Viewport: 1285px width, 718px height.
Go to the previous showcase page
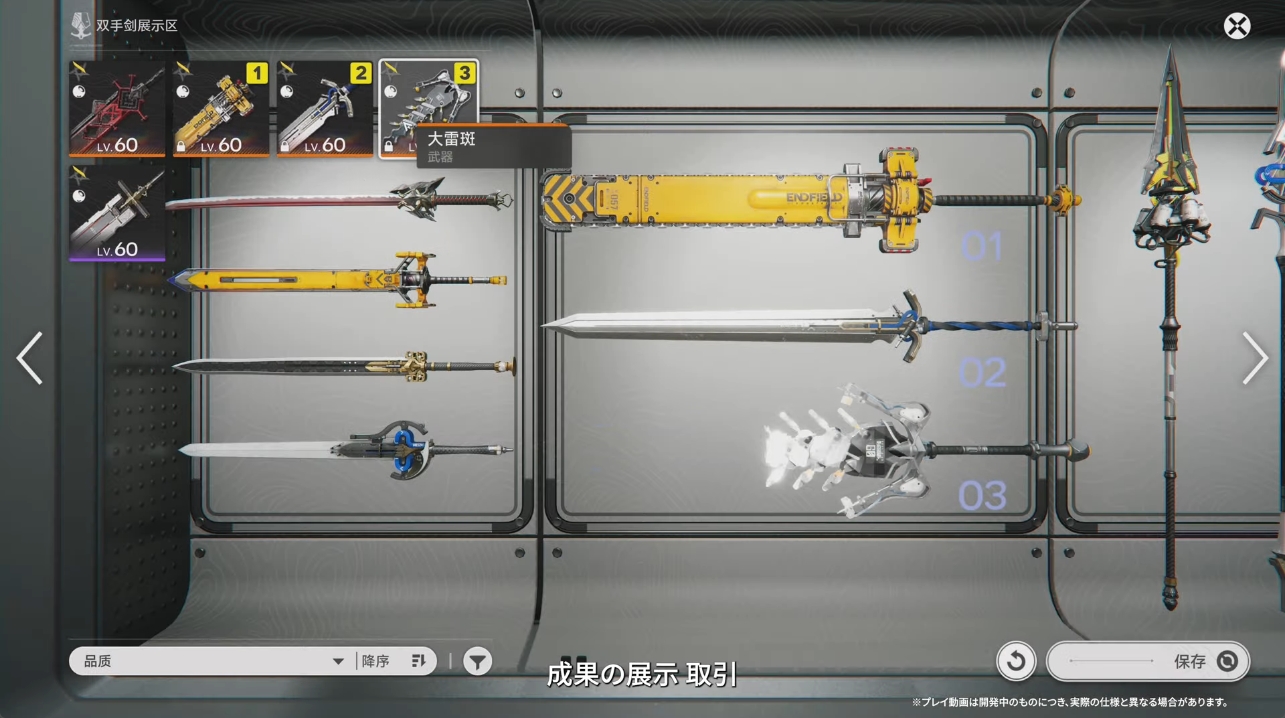coord(30,358)
